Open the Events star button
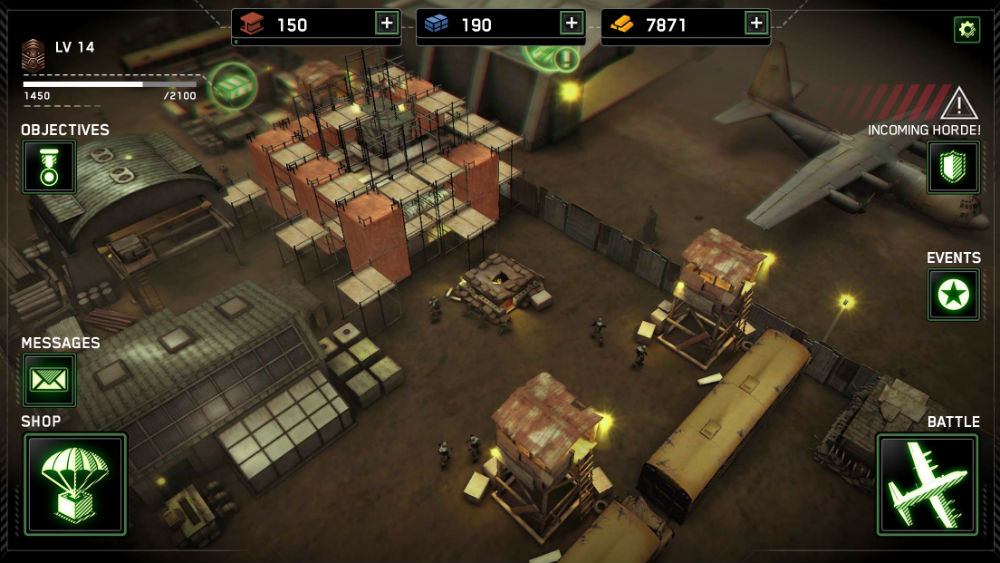The height and width of the screenshot is (563, 1000). (x=953, y=295)
